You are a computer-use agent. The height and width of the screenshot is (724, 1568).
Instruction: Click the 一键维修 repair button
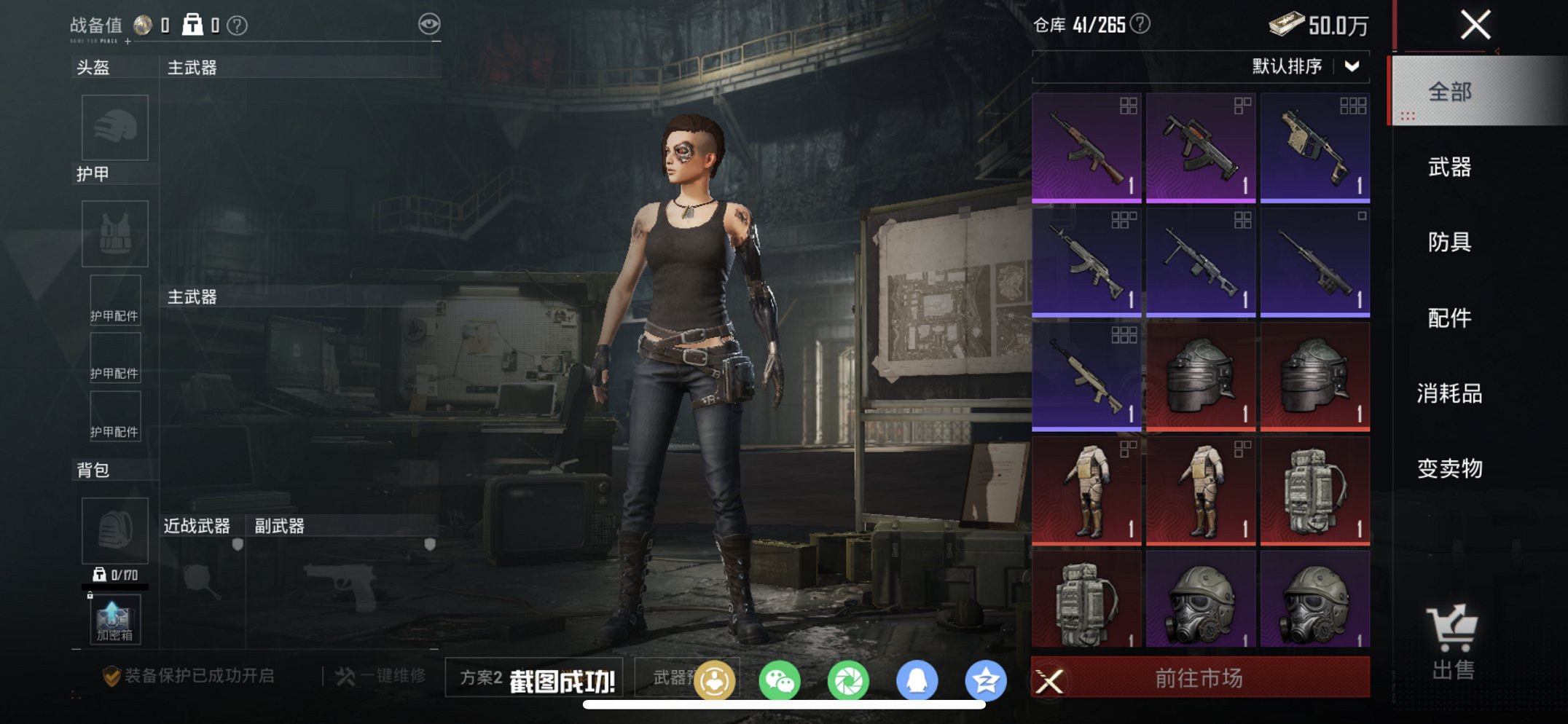pyautogui.click(x=381, y=676)
